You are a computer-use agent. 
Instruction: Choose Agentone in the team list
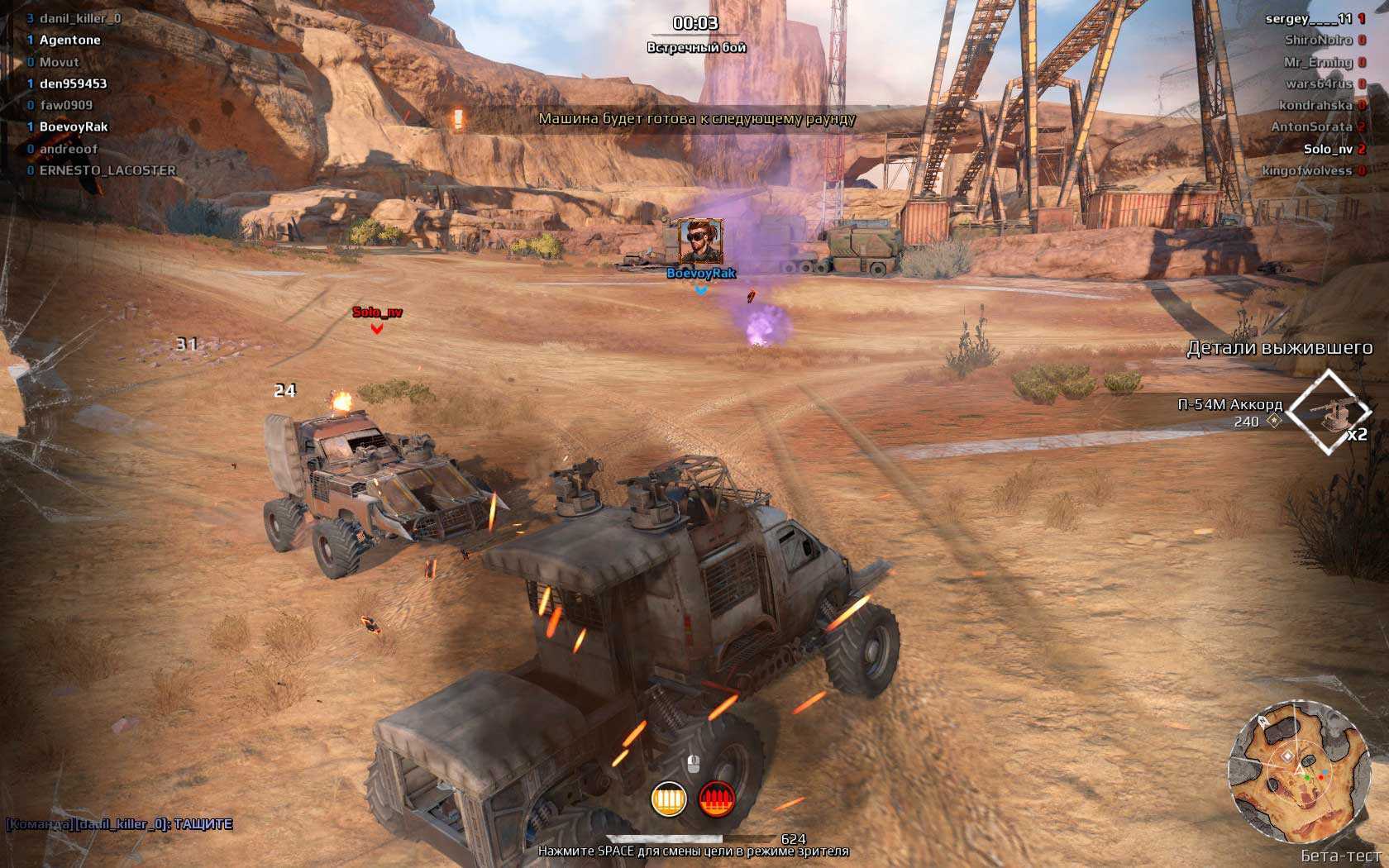click(70, 40)
